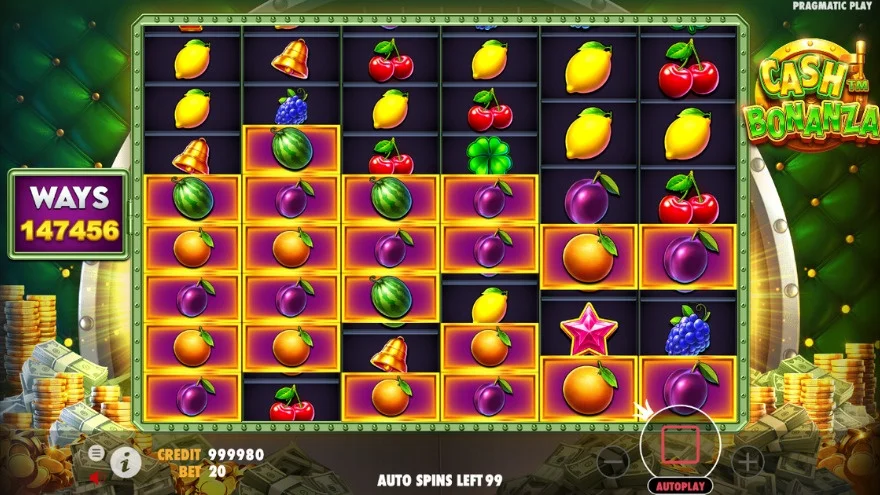
Task: Open the hamburger settings menu
Action: 96,453
